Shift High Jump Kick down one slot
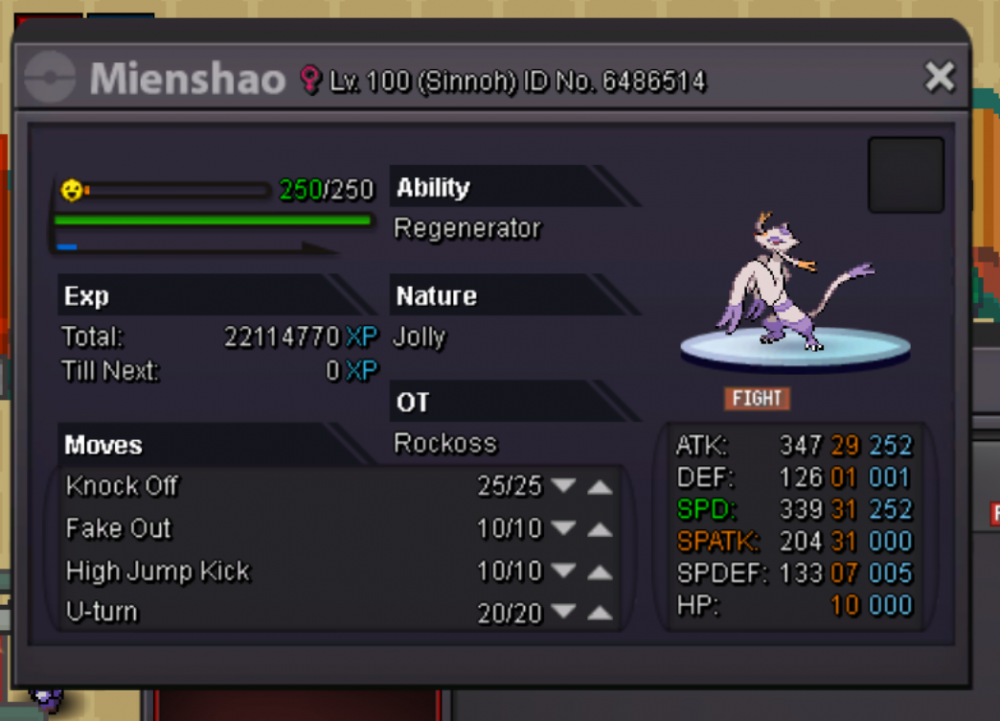 coord(564,571)
